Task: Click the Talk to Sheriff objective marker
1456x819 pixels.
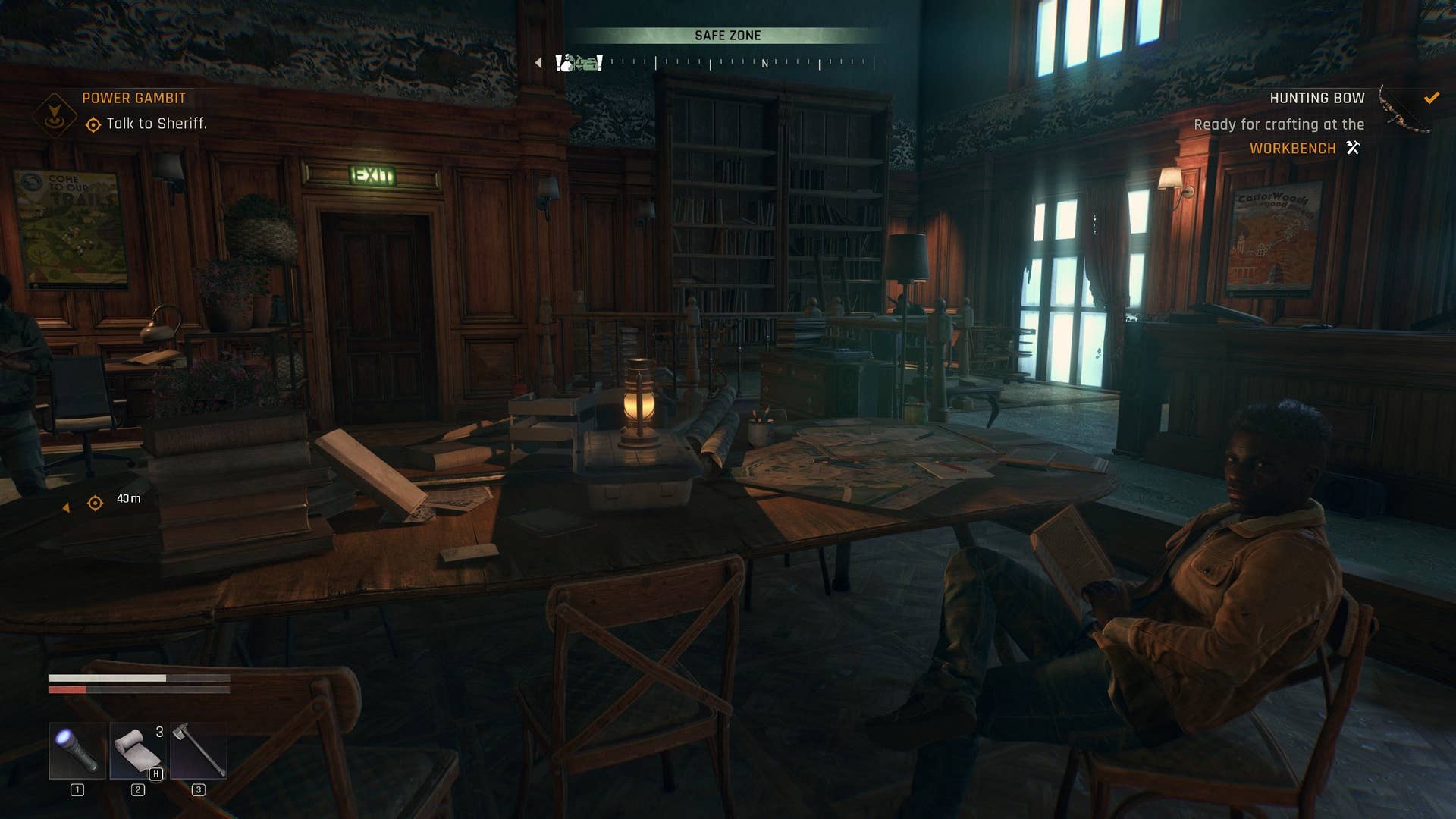Action: (94, 124)
